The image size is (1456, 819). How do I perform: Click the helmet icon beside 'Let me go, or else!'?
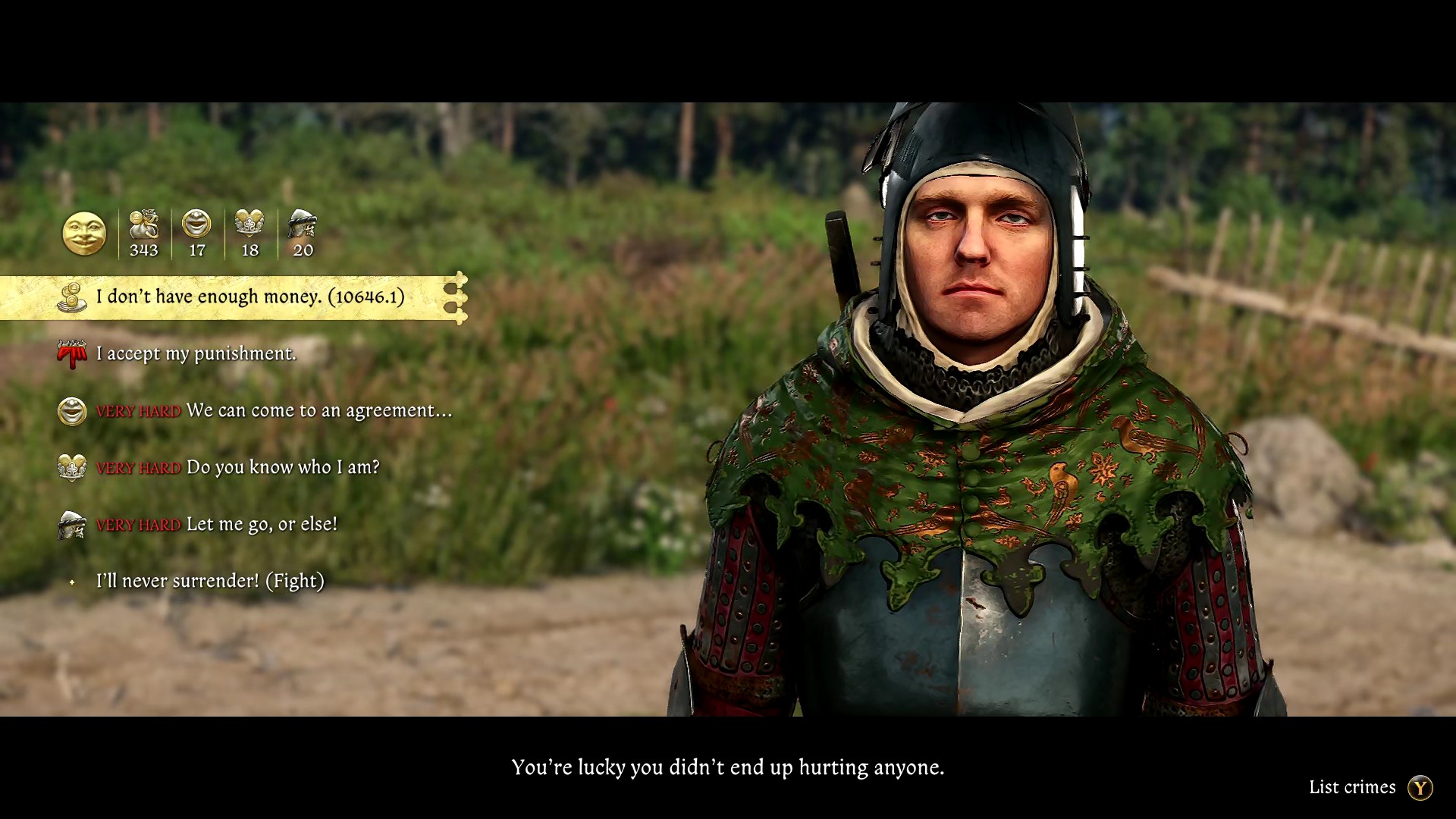tap(71, 524)
